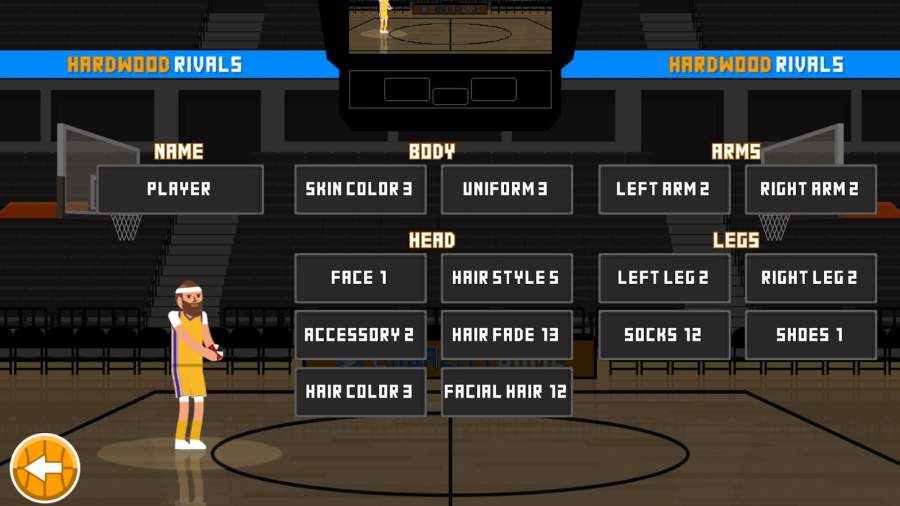Screen dimensions: 900x506
Task: Cycle the Facial Hair 12 option
Action: tap(507, 392)
